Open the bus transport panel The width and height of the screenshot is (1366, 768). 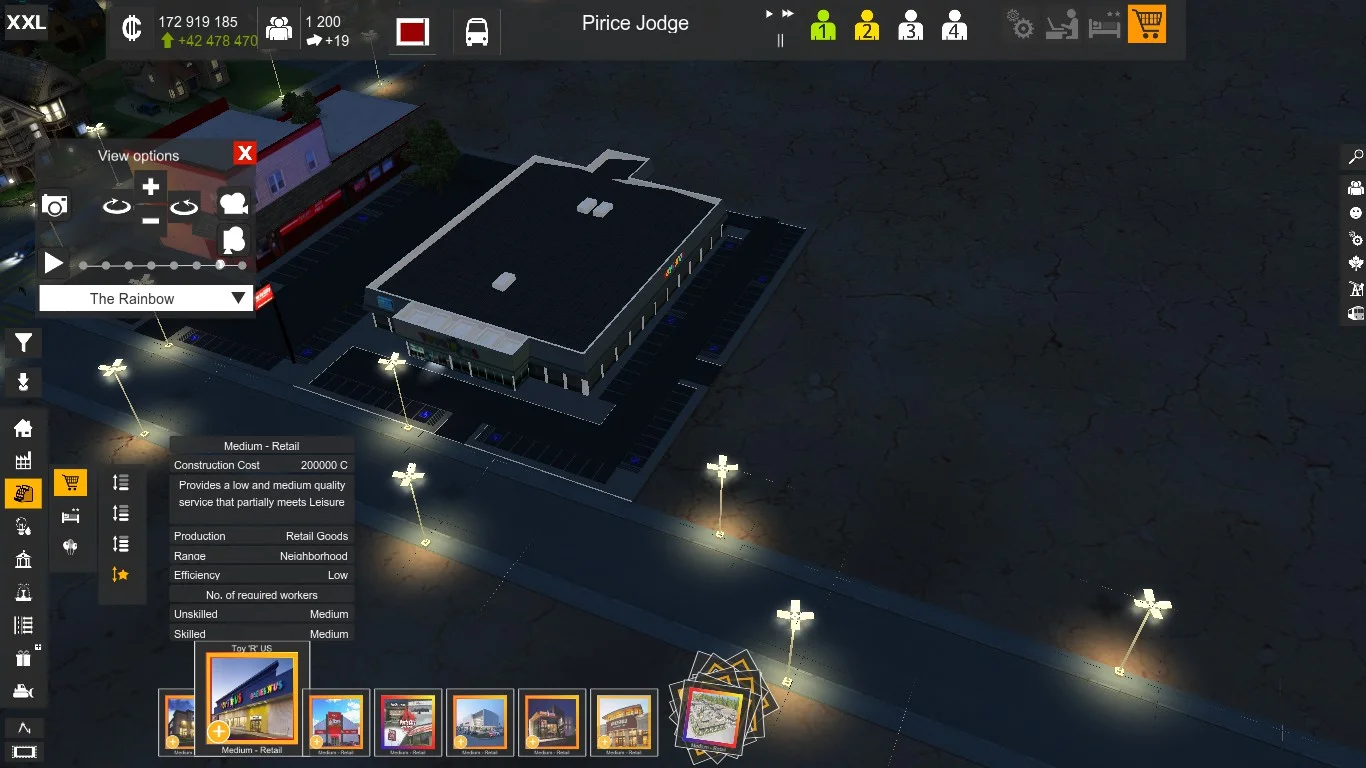477,32
